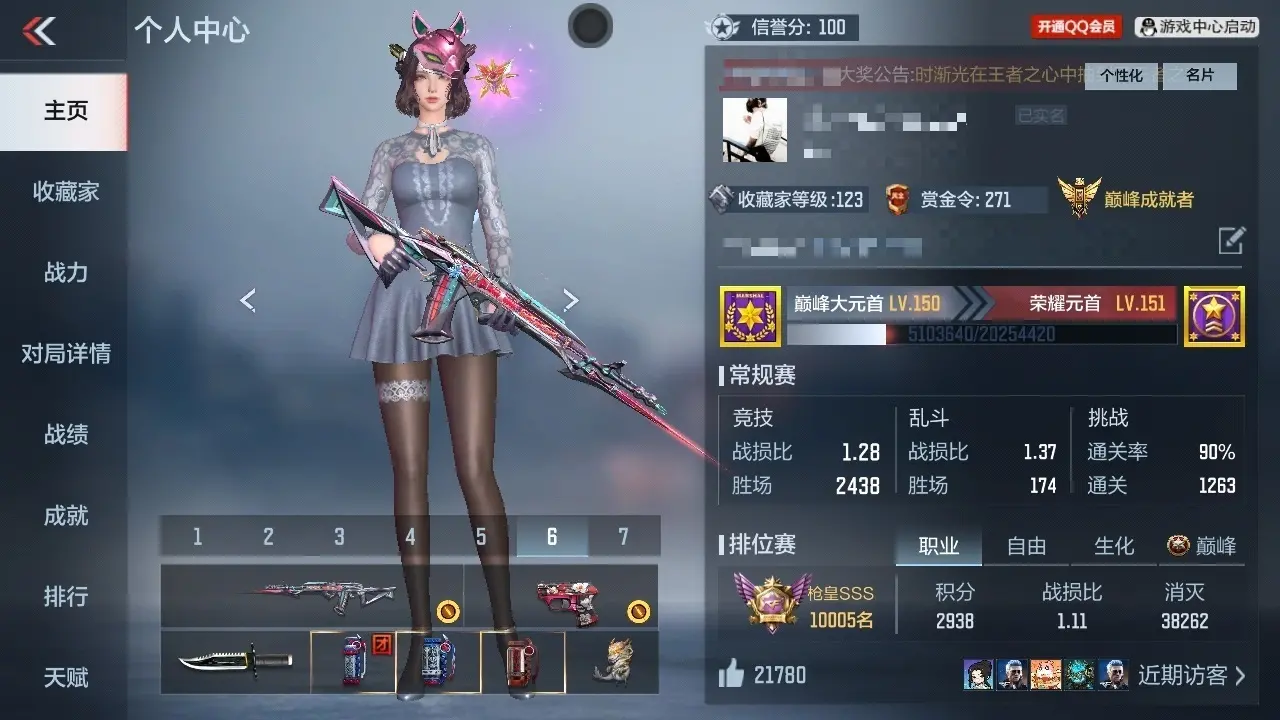The image size is (1280, 720).
Task: Show the 战绩 records page
Action: coord(65,434)
